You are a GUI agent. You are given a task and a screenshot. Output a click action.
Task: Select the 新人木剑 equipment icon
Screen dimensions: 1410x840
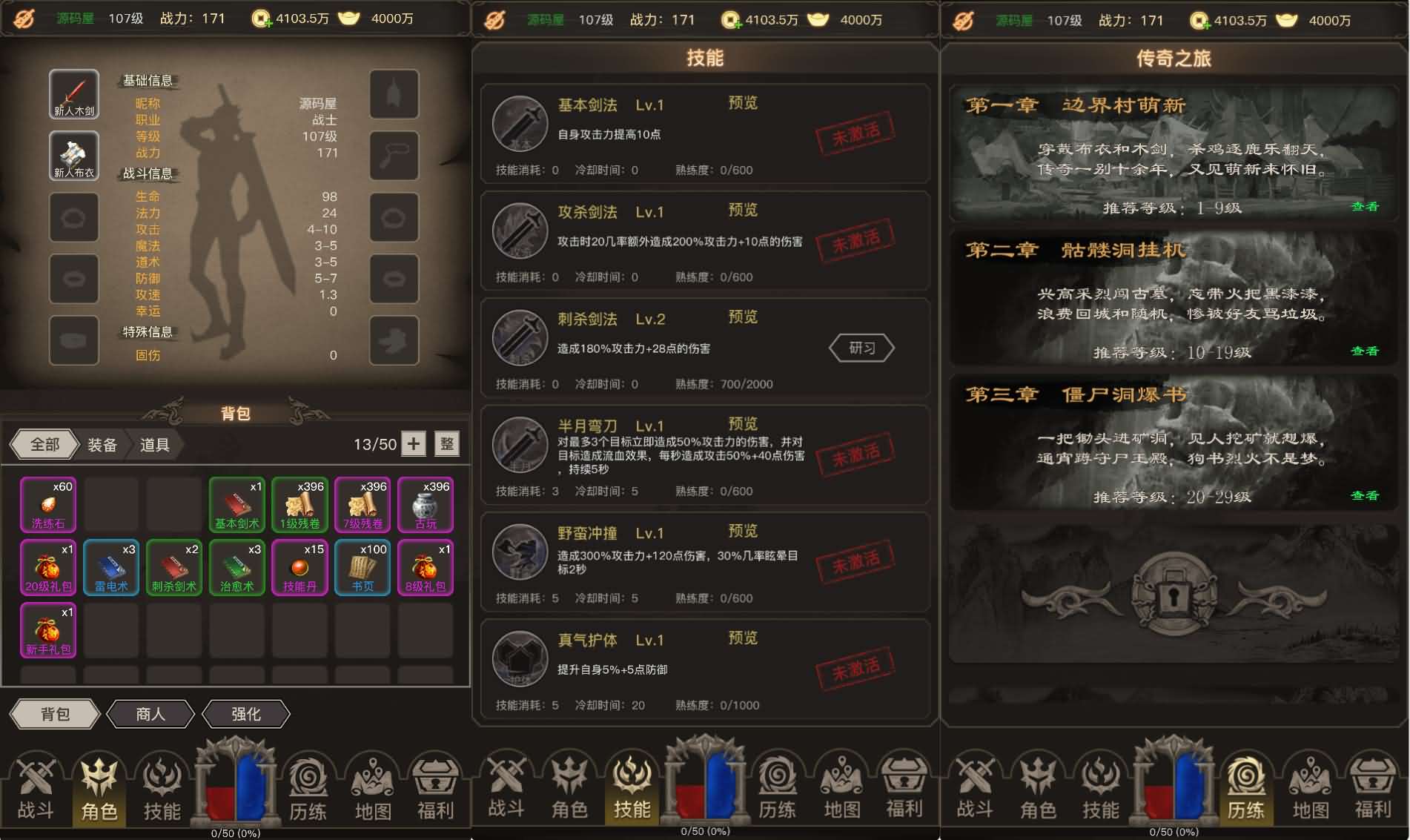pyautogui.click(x=73, y=94)
